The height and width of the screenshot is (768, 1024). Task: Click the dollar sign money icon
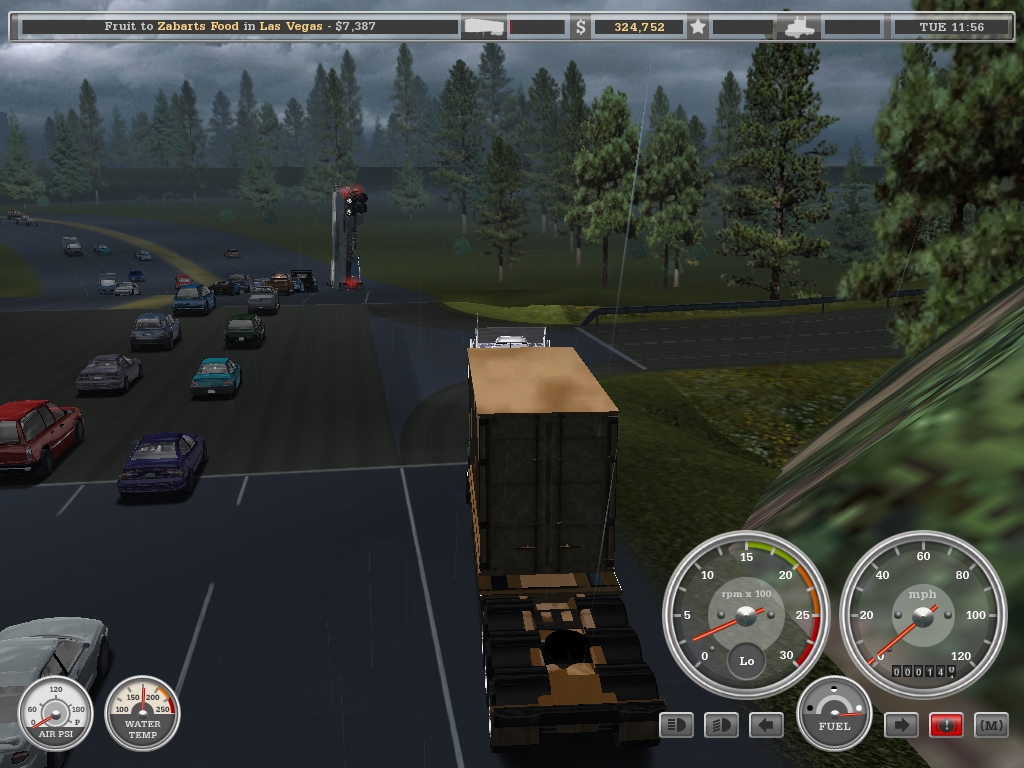[x=580, y=27]
